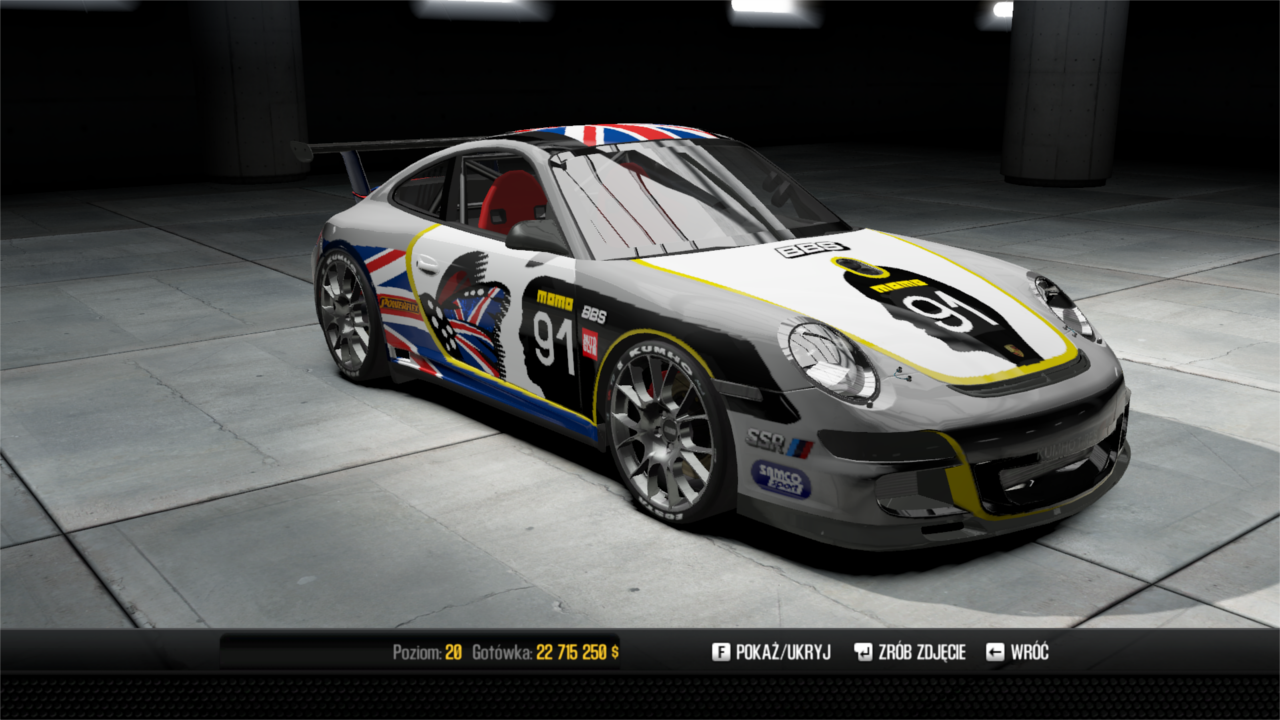Image resolution: width=1280 pixels, height=720 pixels.
Task: Choose ZRÓB ZDJĘCIE to take a photo
Action: [x=910, y=653]
